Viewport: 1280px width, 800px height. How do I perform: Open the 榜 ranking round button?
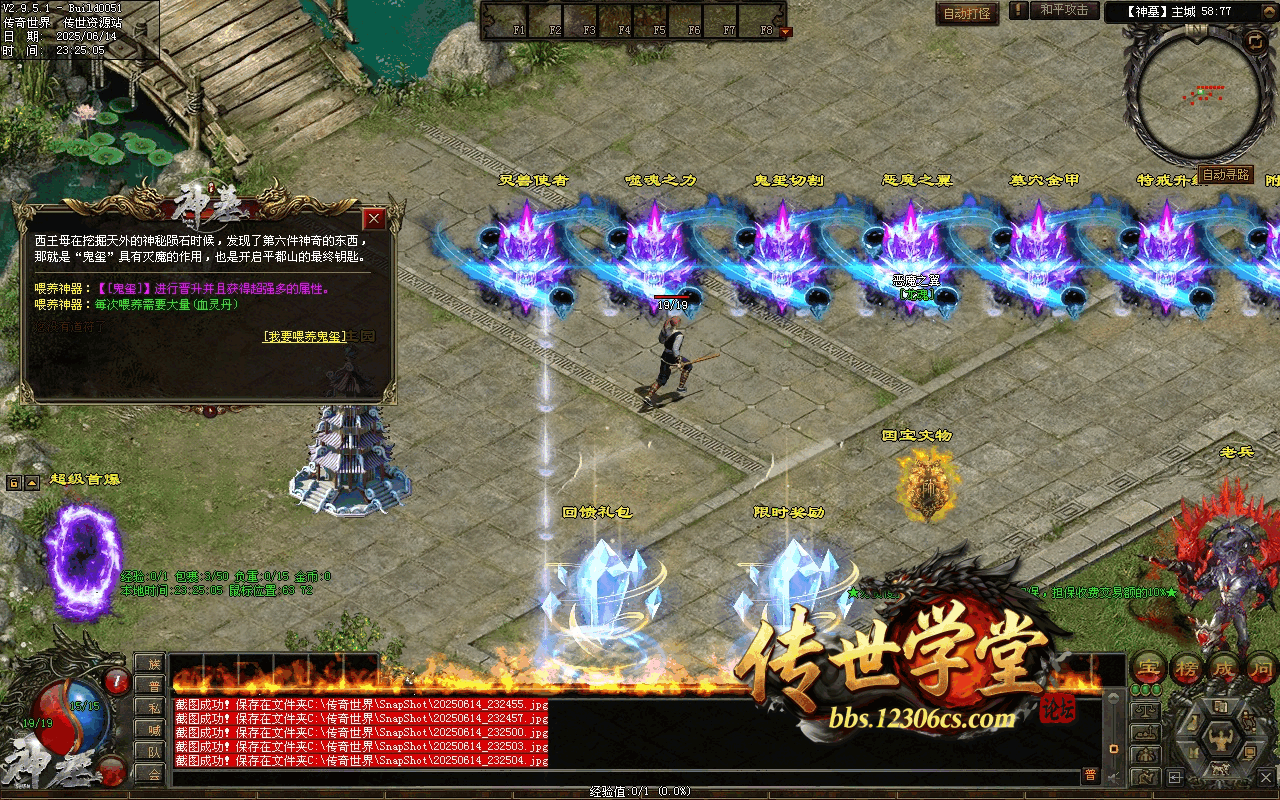1187,669
